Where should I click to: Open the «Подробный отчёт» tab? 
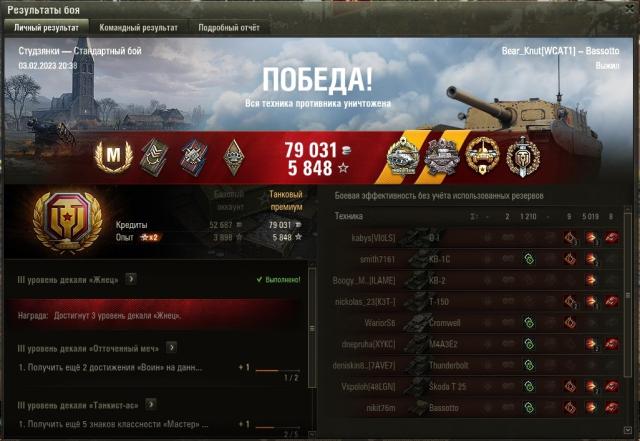coord(229,27)
